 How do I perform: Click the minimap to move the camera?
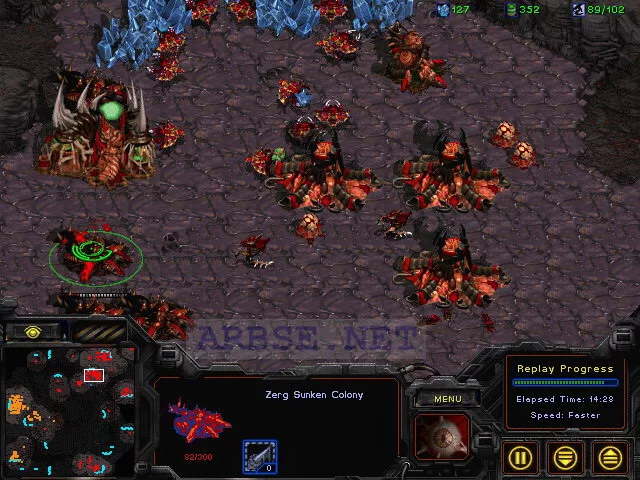click(70, 412)
